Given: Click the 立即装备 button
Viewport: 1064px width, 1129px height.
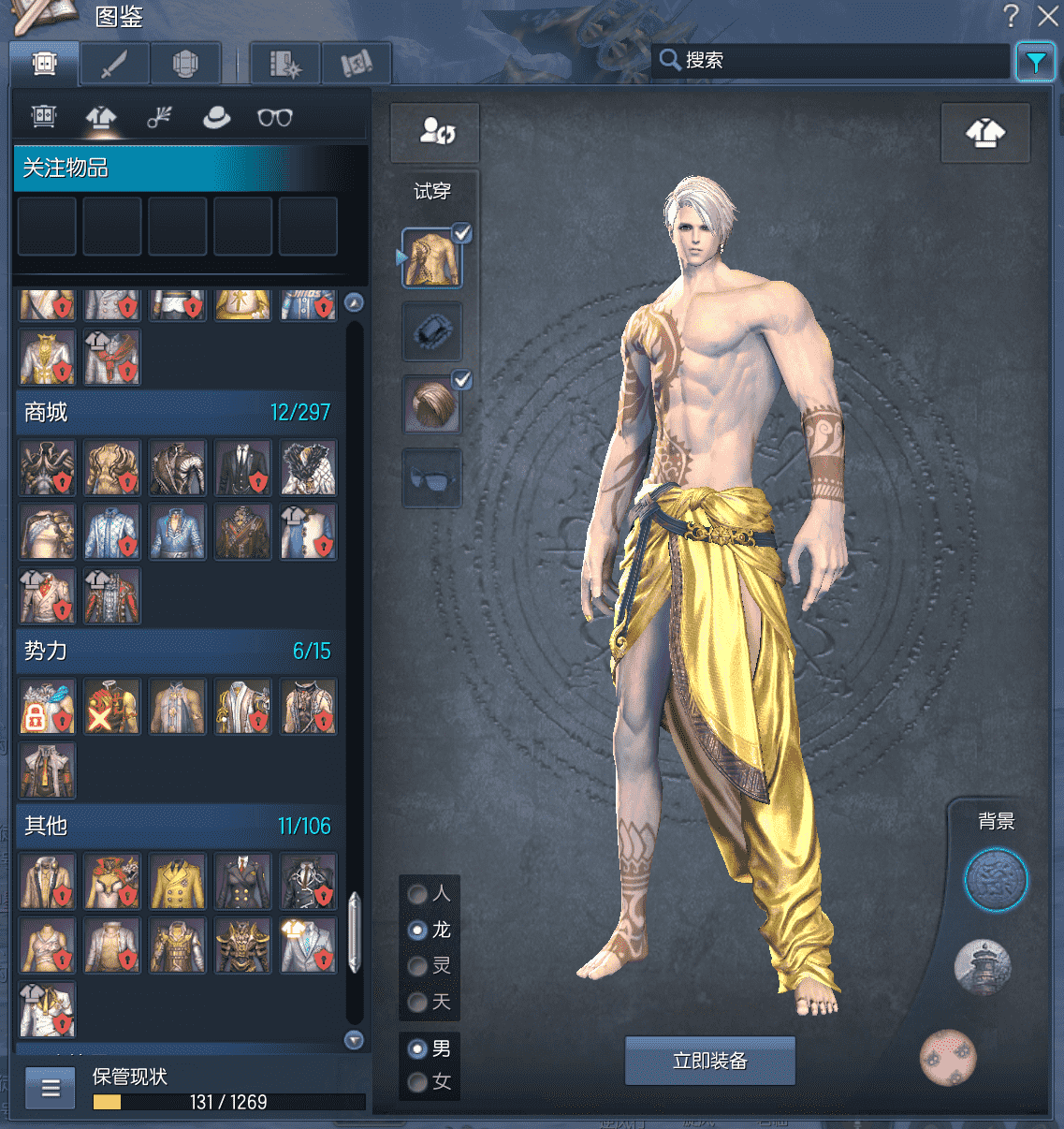Looking at the screenshot, I should (709, 1061).
